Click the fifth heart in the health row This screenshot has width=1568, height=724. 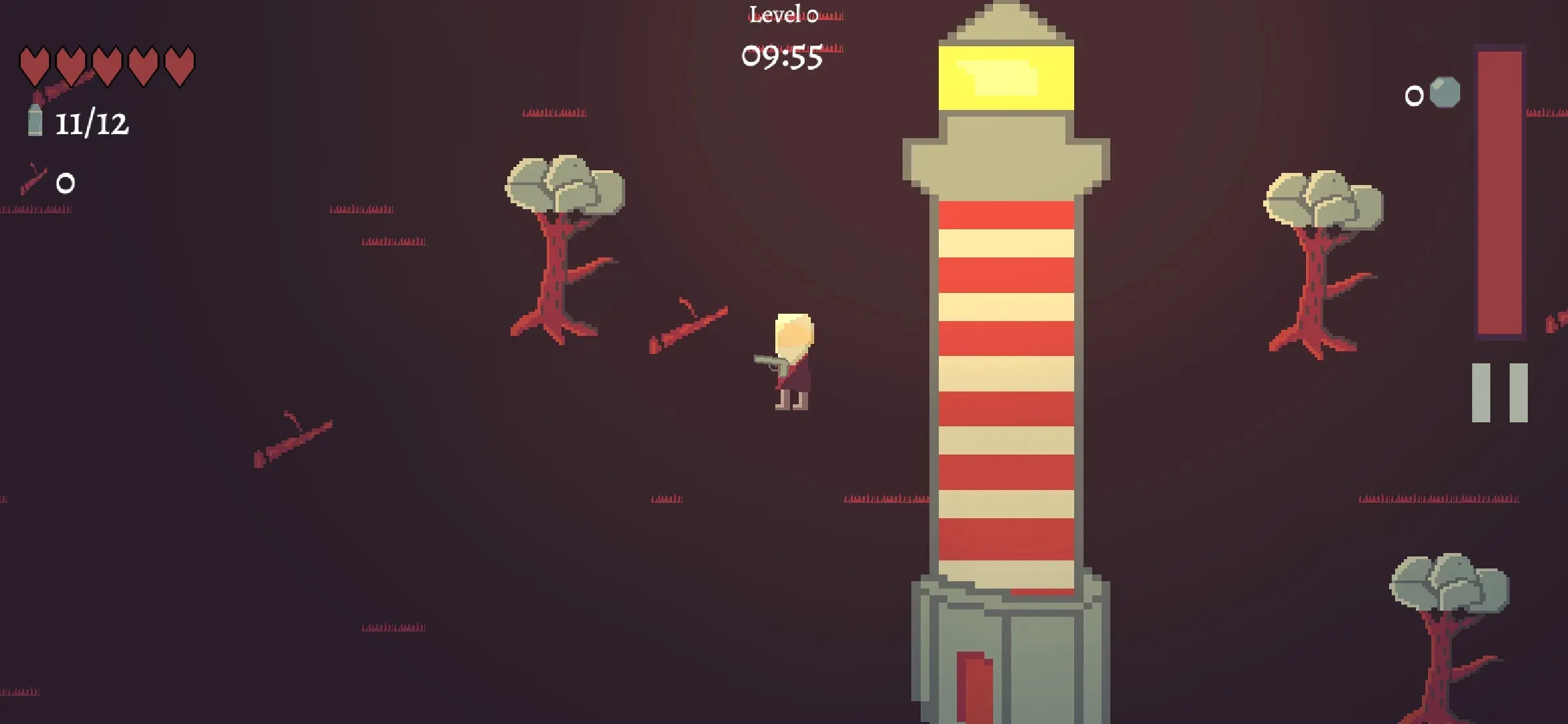(x=178, y=65)
